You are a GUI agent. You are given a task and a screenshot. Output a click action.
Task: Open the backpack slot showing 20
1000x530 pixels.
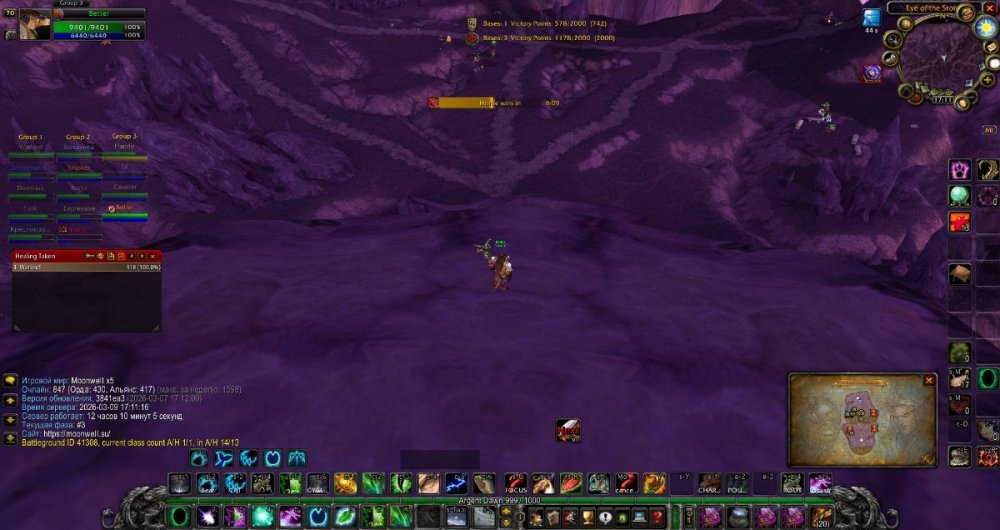point(822,516)
